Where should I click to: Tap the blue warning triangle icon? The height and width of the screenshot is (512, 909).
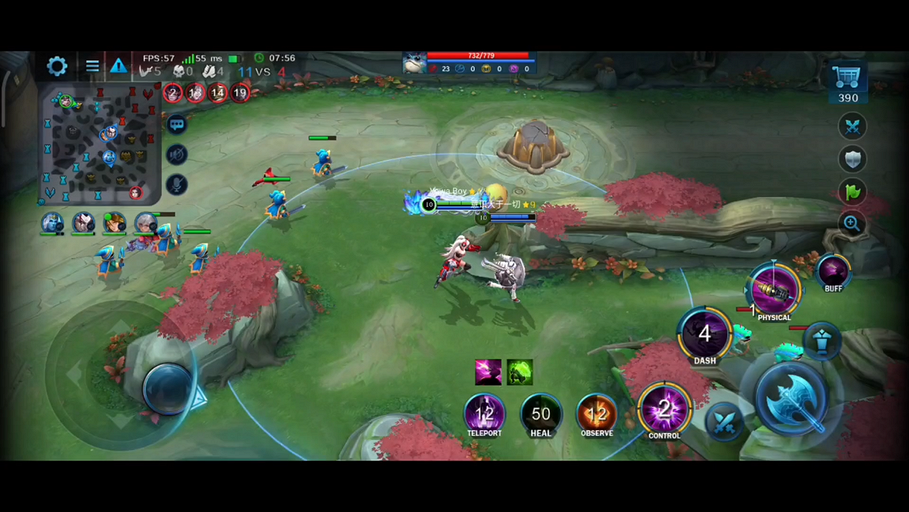pos(119,66)
